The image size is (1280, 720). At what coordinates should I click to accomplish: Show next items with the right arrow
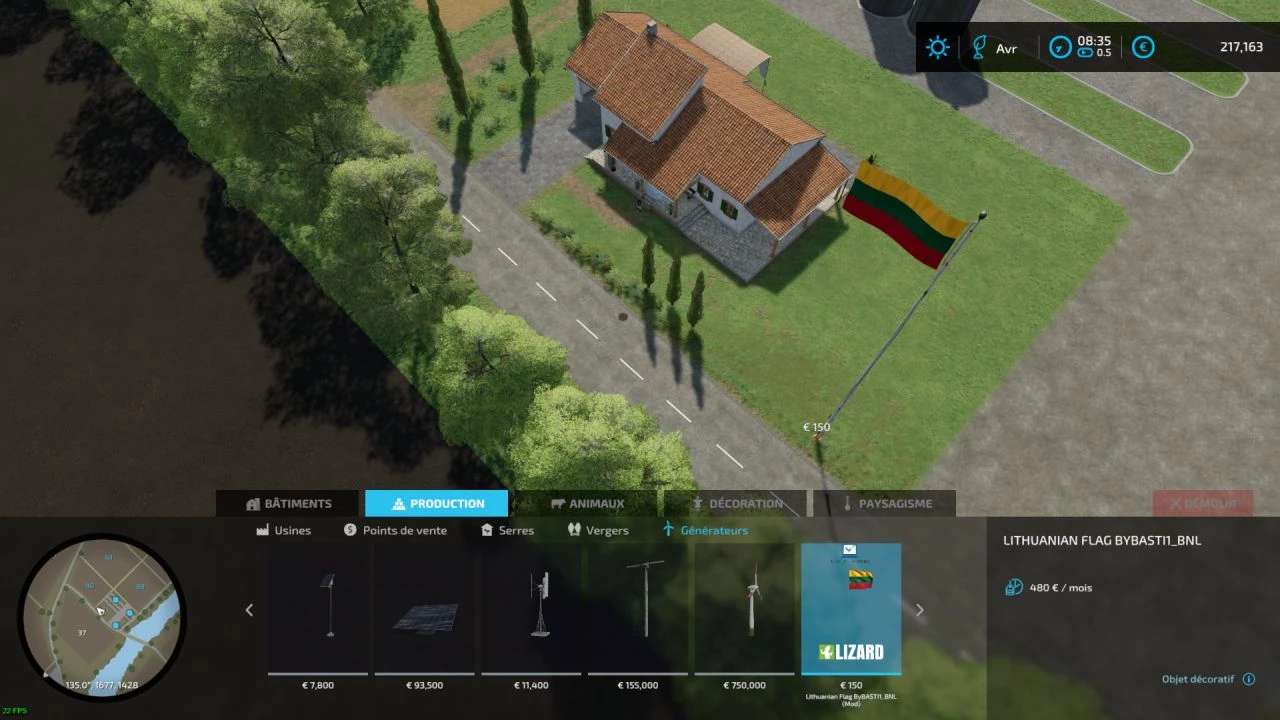(x=920, y=610)
